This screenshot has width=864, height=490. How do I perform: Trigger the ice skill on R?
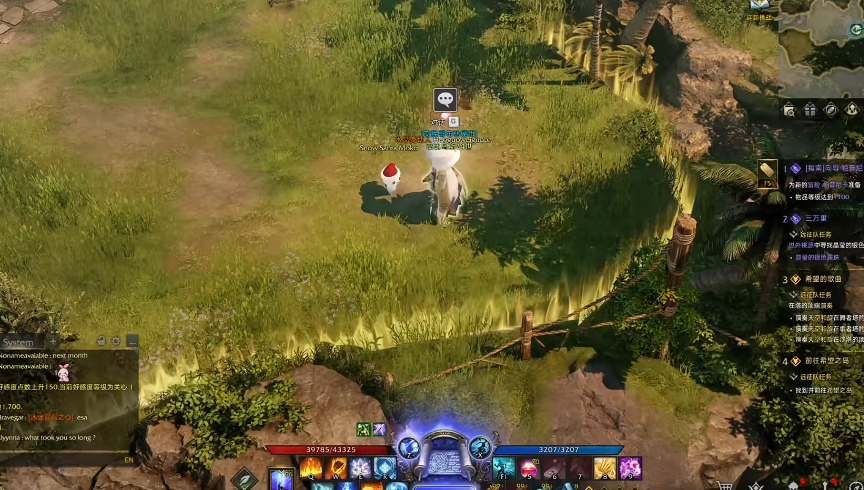coord(385,468)
